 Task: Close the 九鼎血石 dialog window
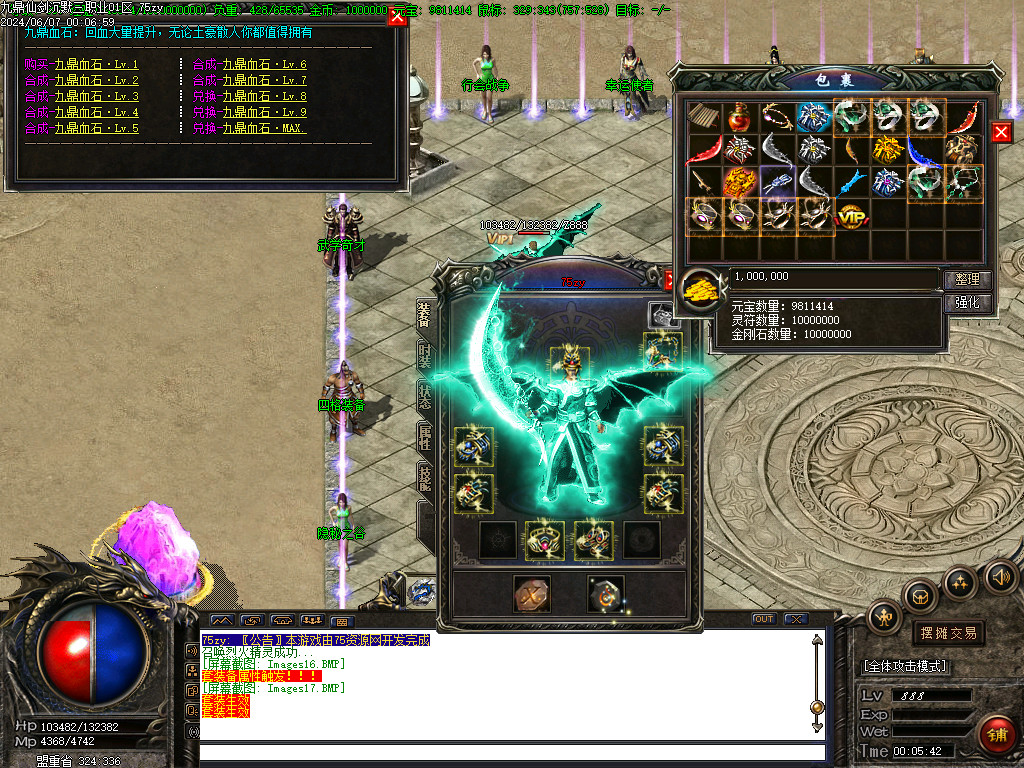pyautogui.click(x=397, y=17)
